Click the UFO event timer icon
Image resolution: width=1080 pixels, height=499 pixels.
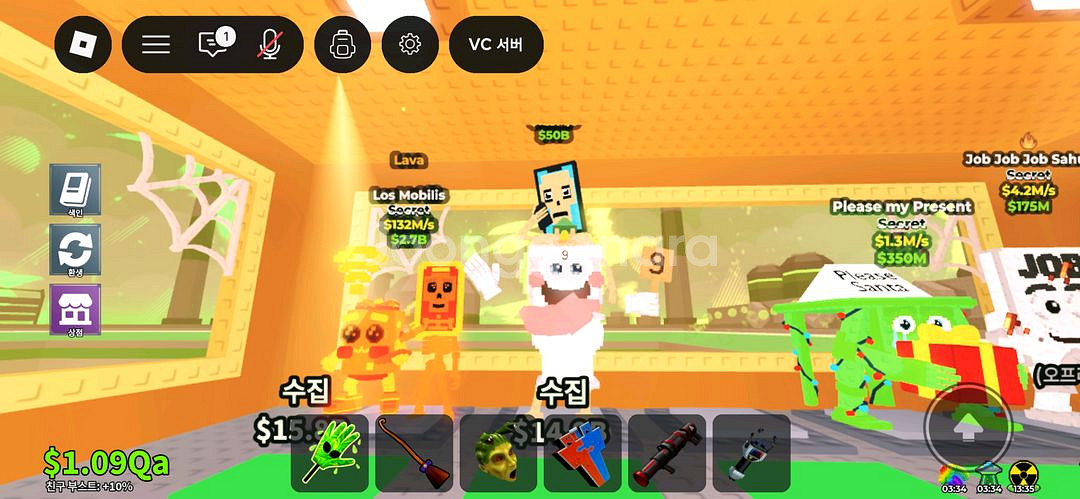(x=989, y=472)
